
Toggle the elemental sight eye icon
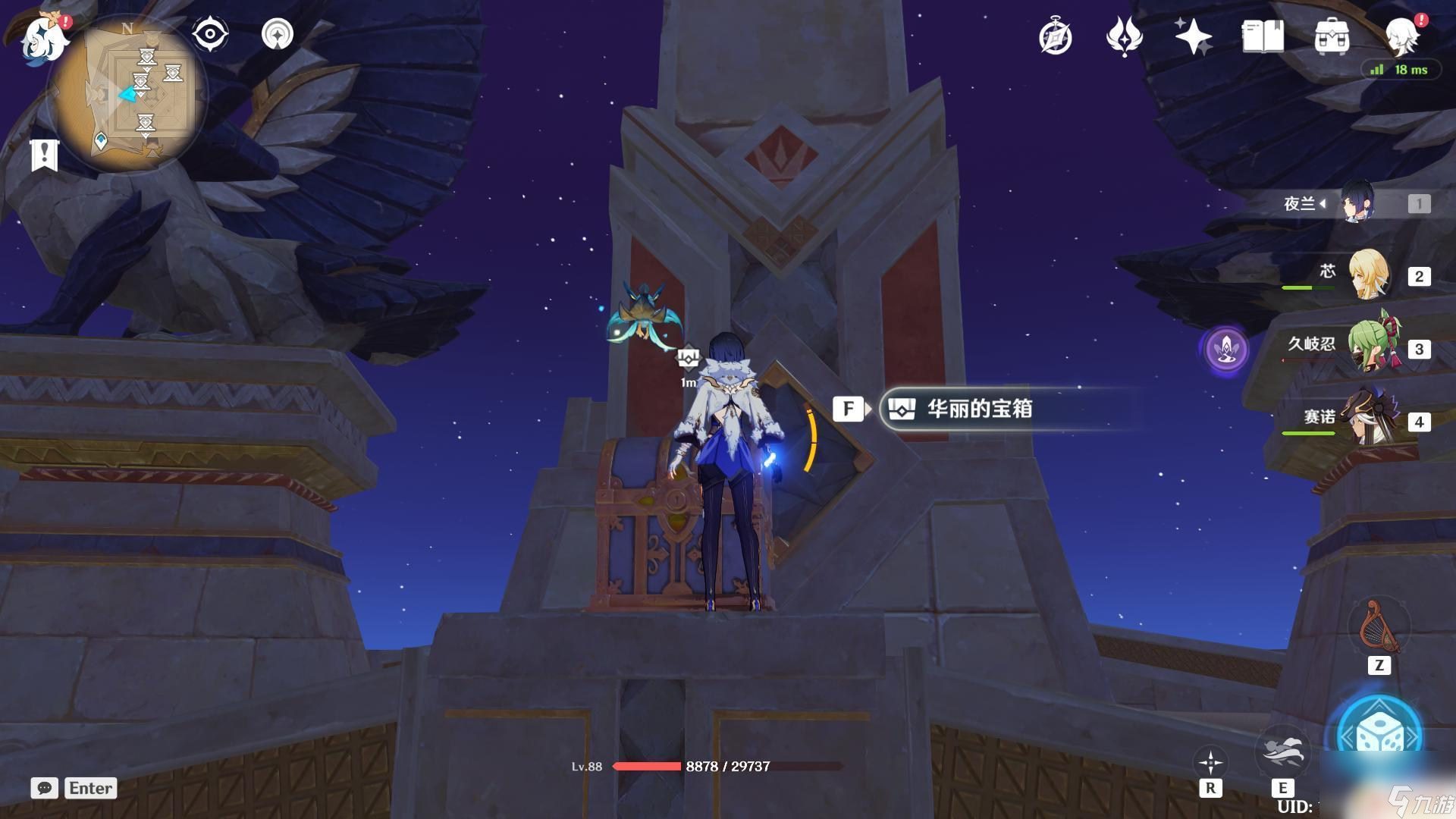210,35
